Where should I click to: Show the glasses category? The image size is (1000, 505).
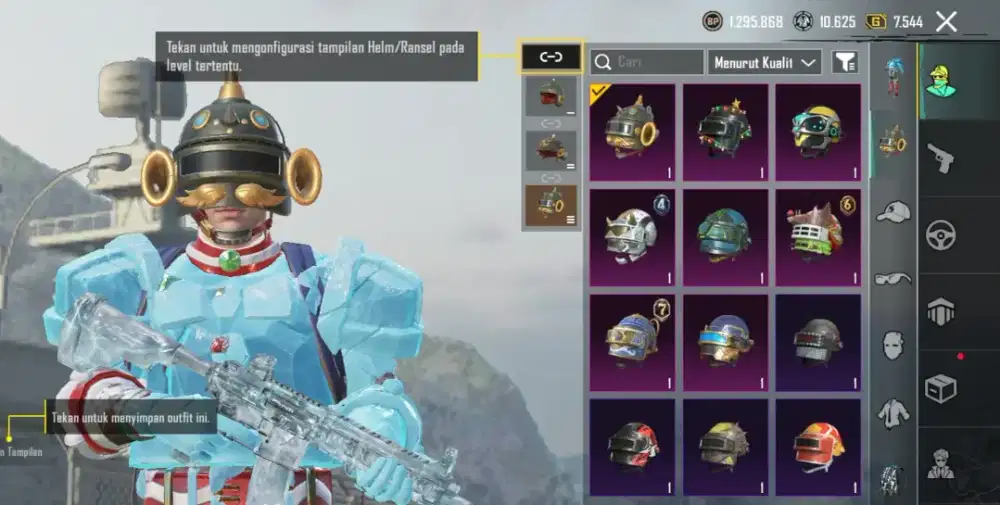[x=893, y=278]
